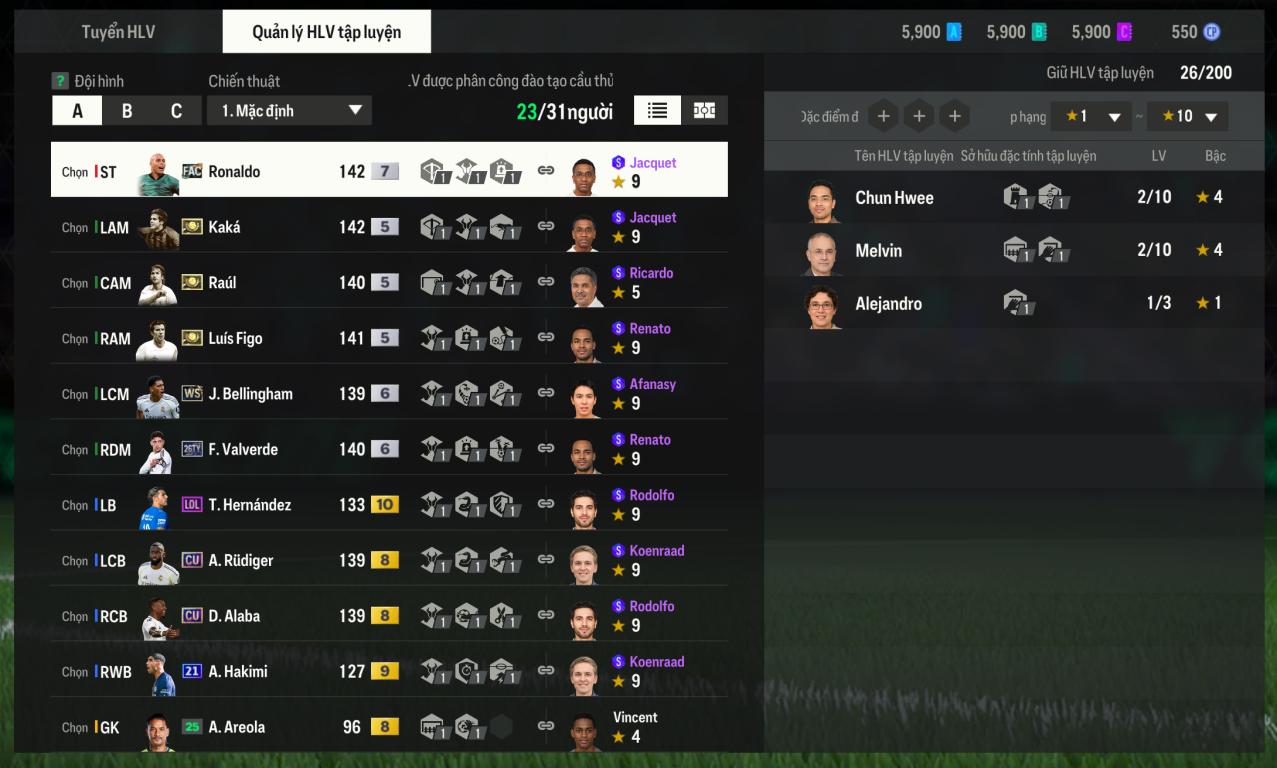Open the maximum star rank dropdown
Screen dimensions: 1277x768
1187,117
